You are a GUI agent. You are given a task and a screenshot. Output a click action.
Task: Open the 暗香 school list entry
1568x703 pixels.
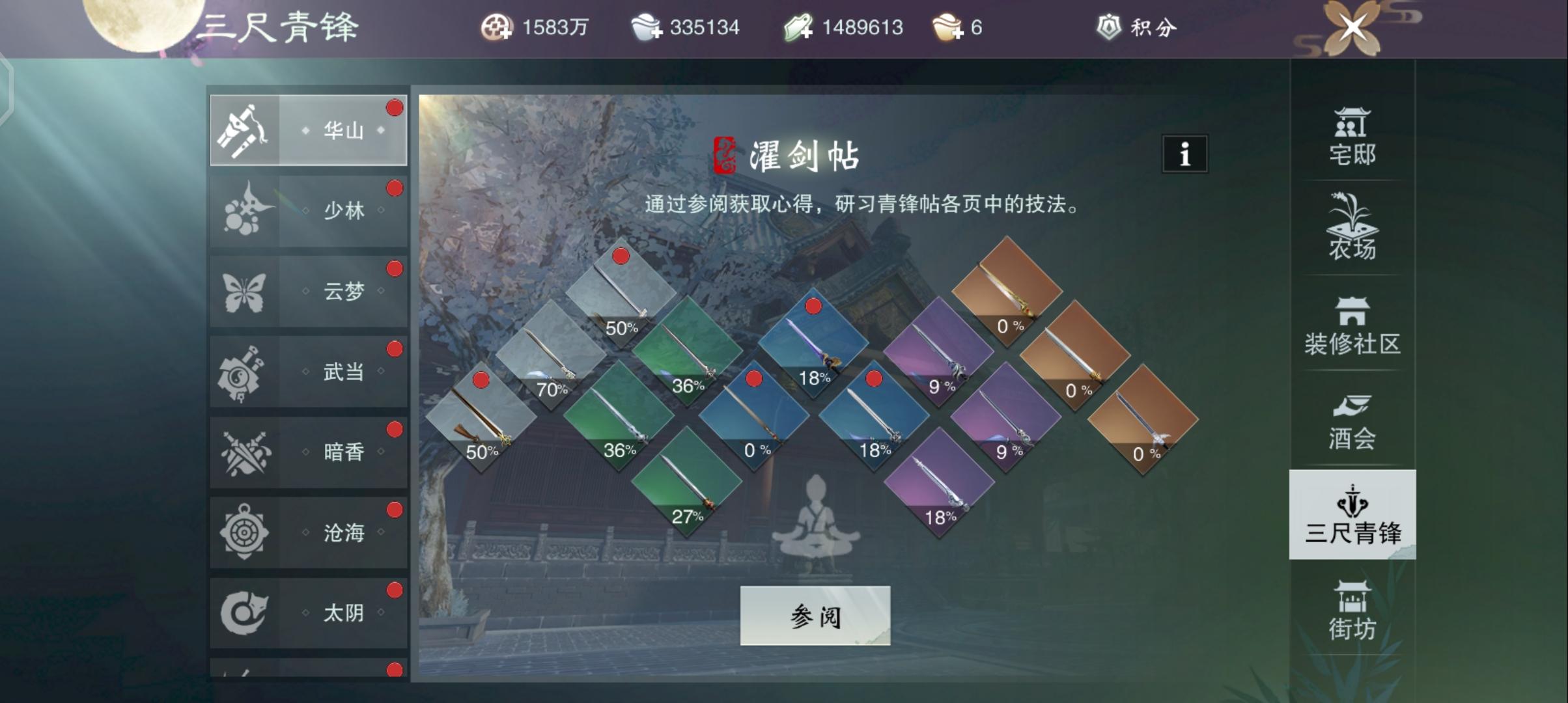(x=307, y=451)
